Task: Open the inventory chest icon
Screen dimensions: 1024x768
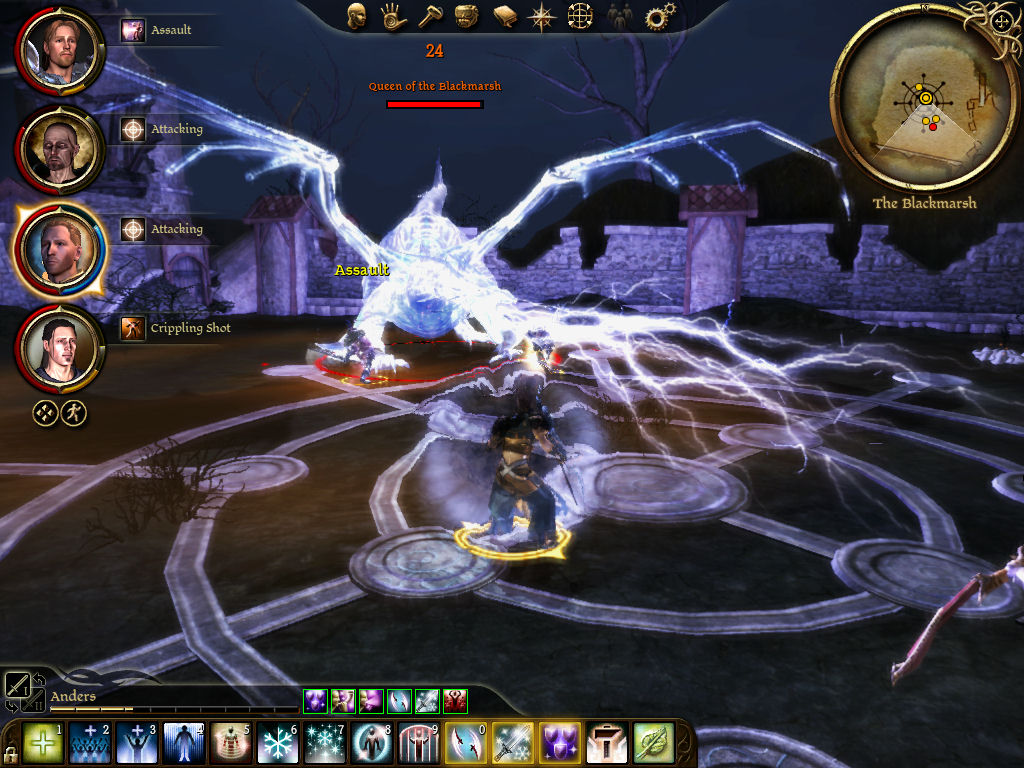Action: coord(465,17)
